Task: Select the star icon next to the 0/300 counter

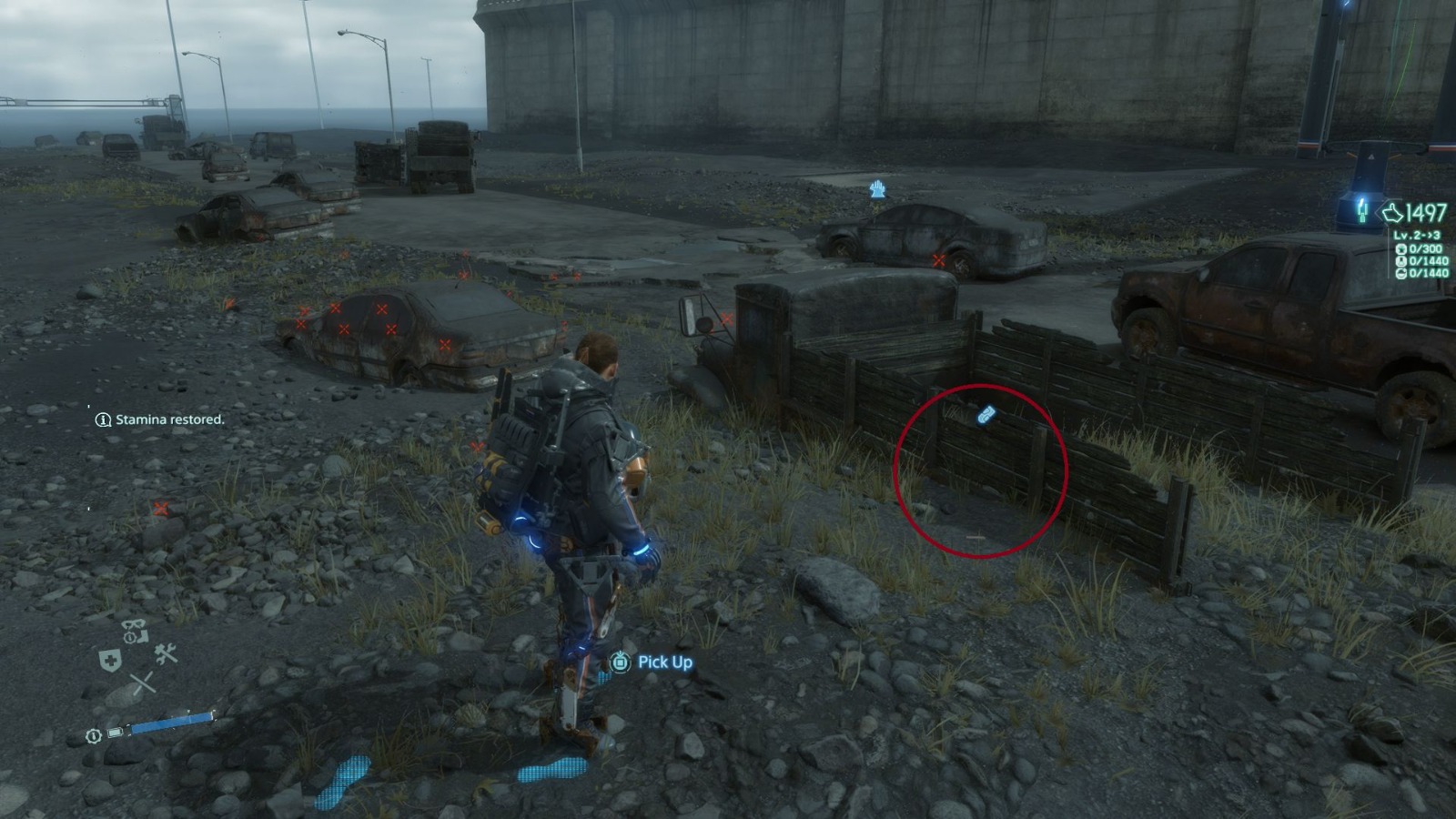Action: [x=1403, y=249]
